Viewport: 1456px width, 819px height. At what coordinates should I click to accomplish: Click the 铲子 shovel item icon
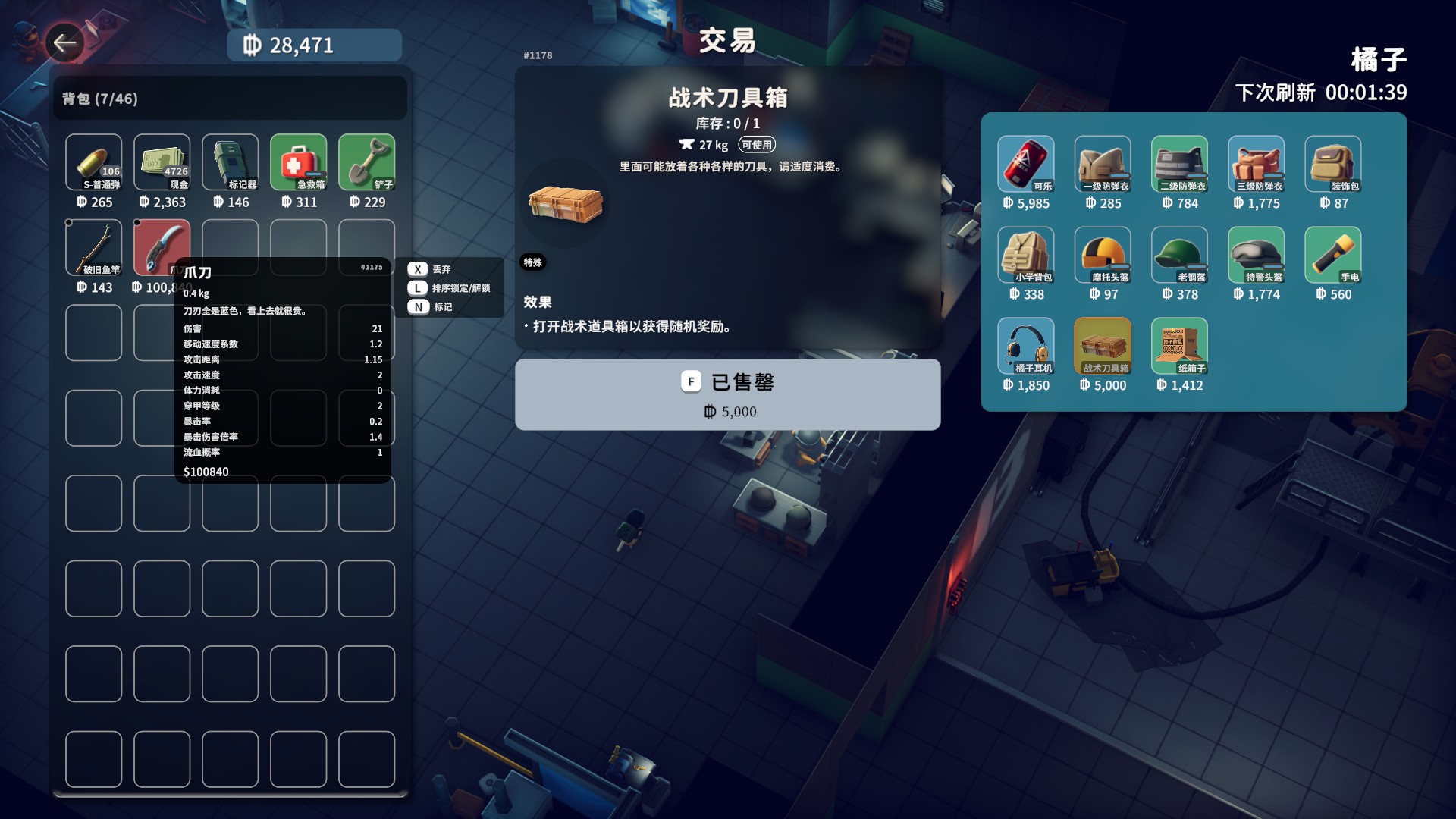[x=366, y=163]
